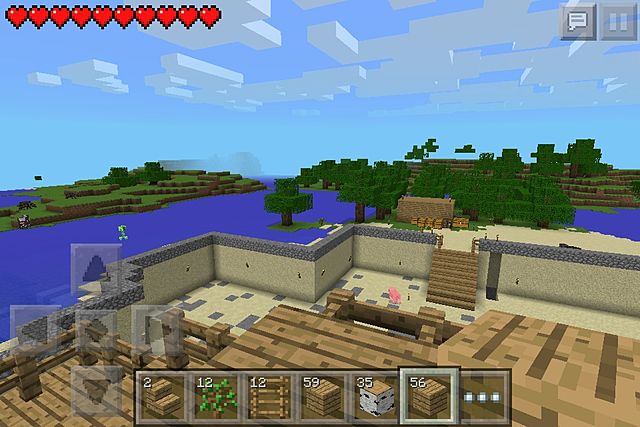The height and width of the screenshot is (427, 640).
Task: Open the chat window
Action: pos(577,21)
